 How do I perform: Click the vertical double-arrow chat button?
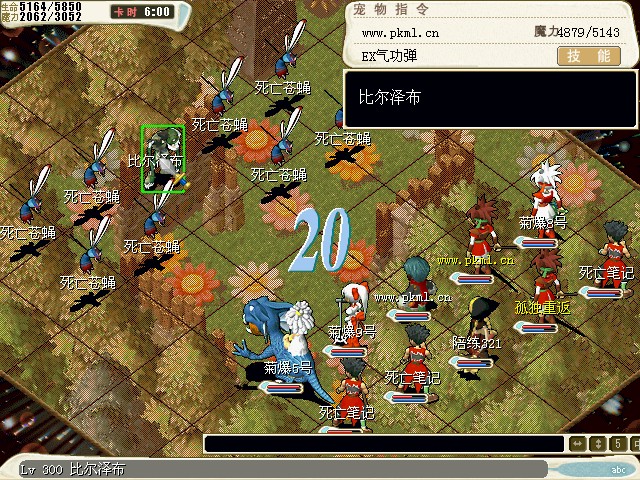596,444
